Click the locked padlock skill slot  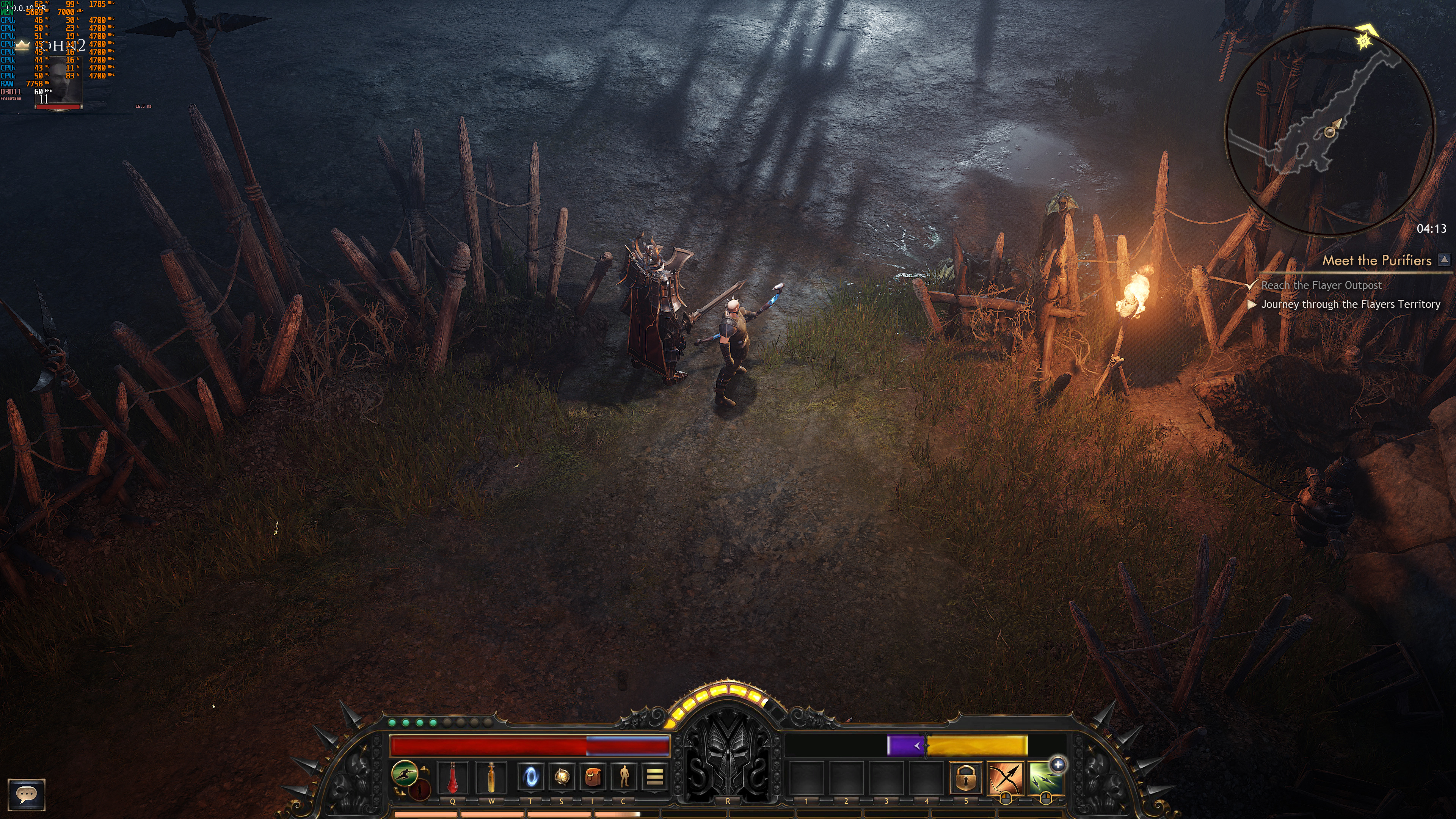(x=965, y=778)
